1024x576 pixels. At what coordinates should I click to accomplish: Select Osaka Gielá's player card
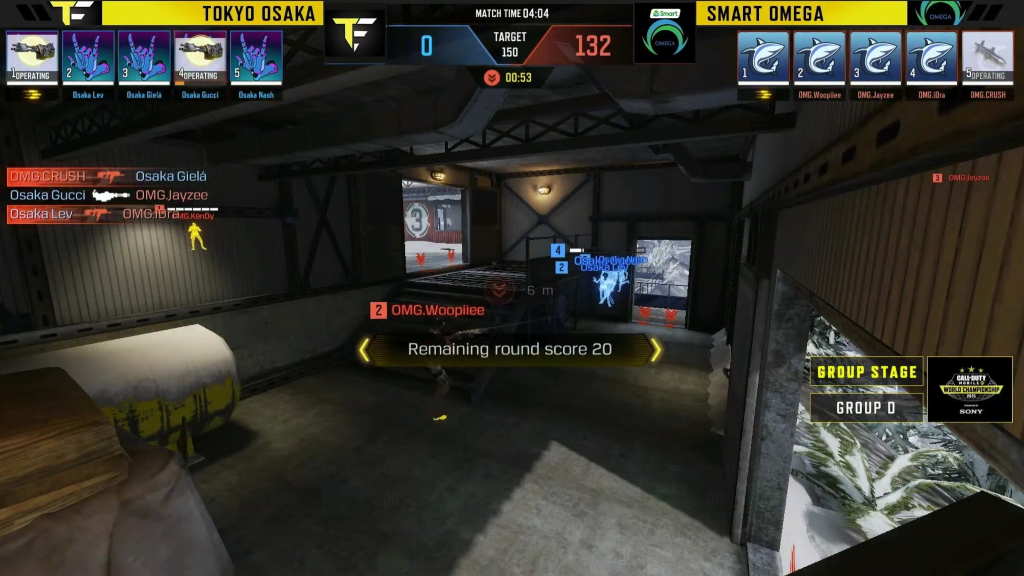point(144,56)
